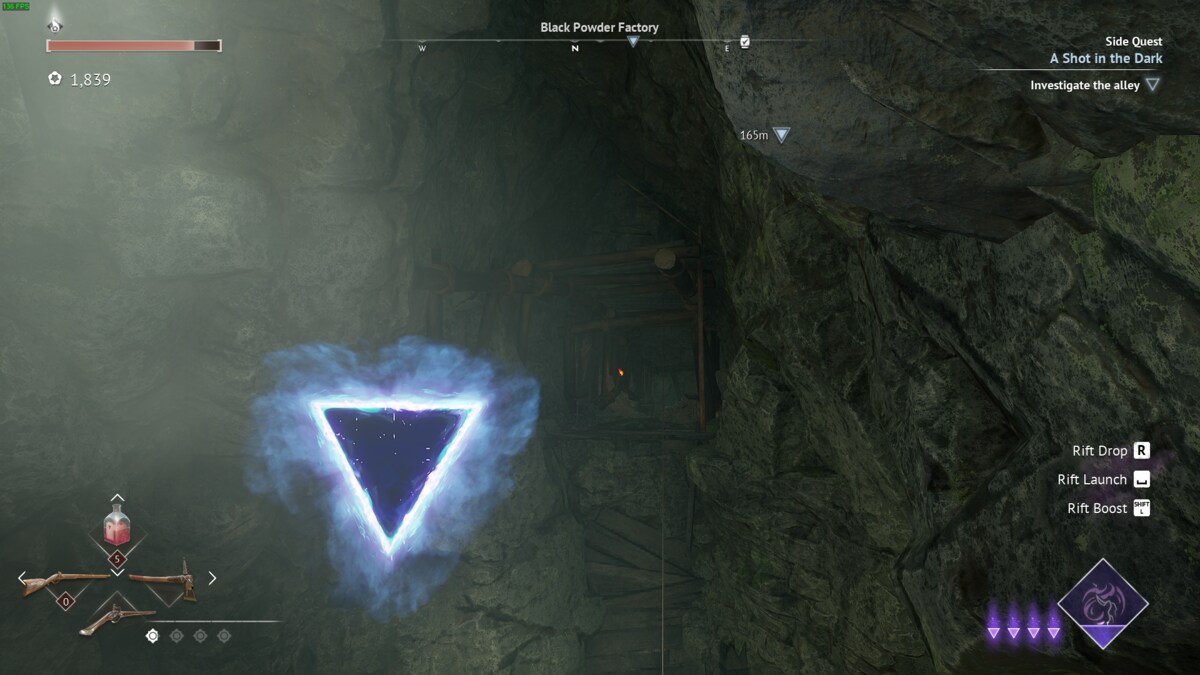Screen dimensions: 1200x675
Task: Open the A Shot in the Dark quest tracker
Action: (x=1105, y=58)
